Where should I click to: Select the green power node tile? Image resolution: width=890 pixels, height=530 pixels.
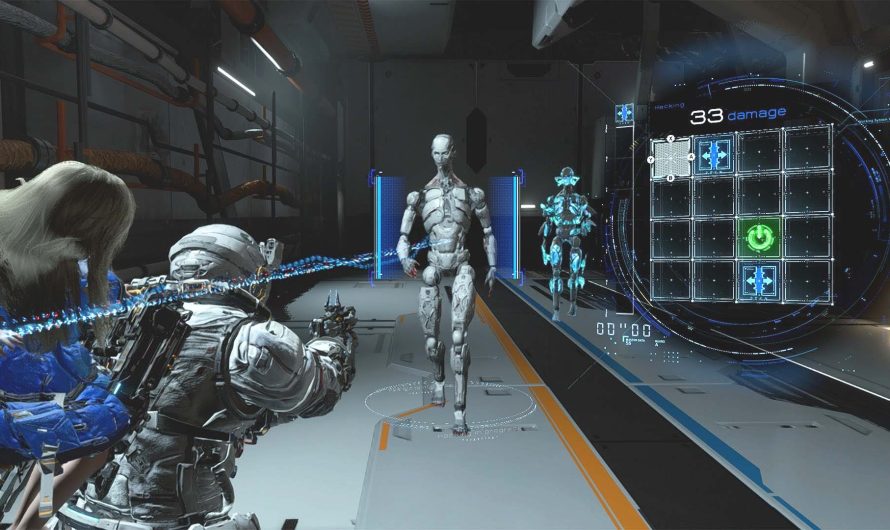point(760,238)
